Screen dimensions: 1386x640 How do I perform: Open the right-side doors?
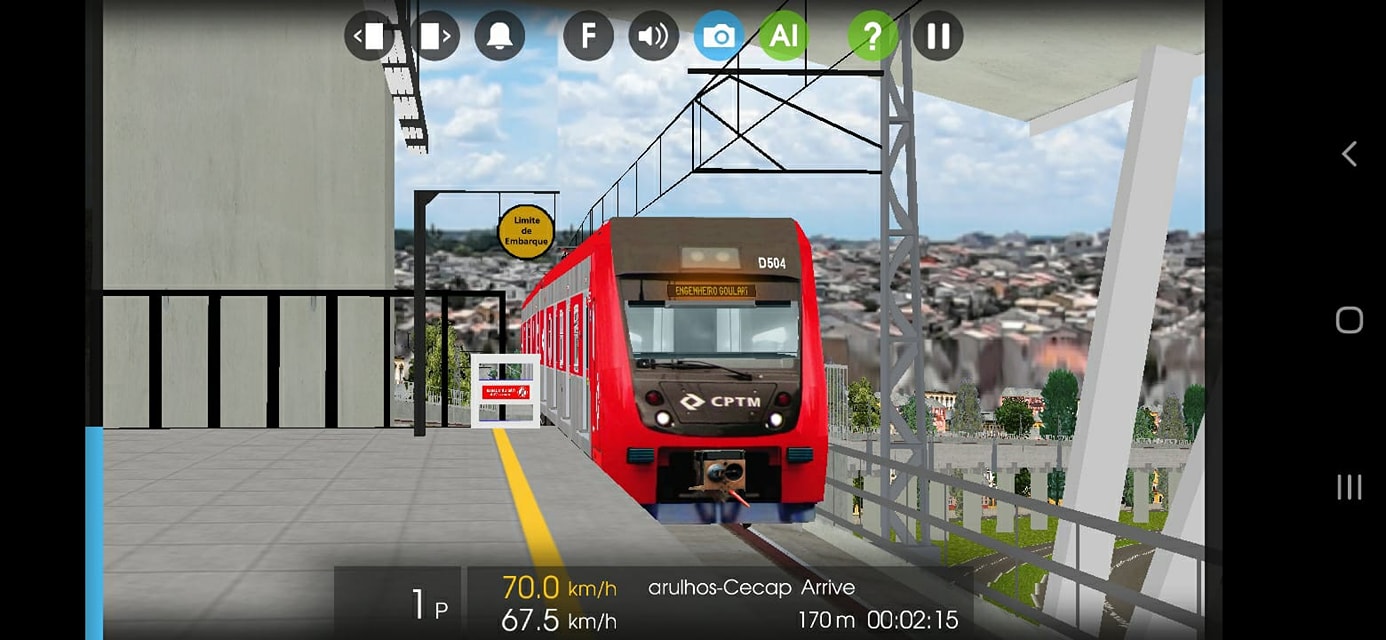click(x=435, y=36)
